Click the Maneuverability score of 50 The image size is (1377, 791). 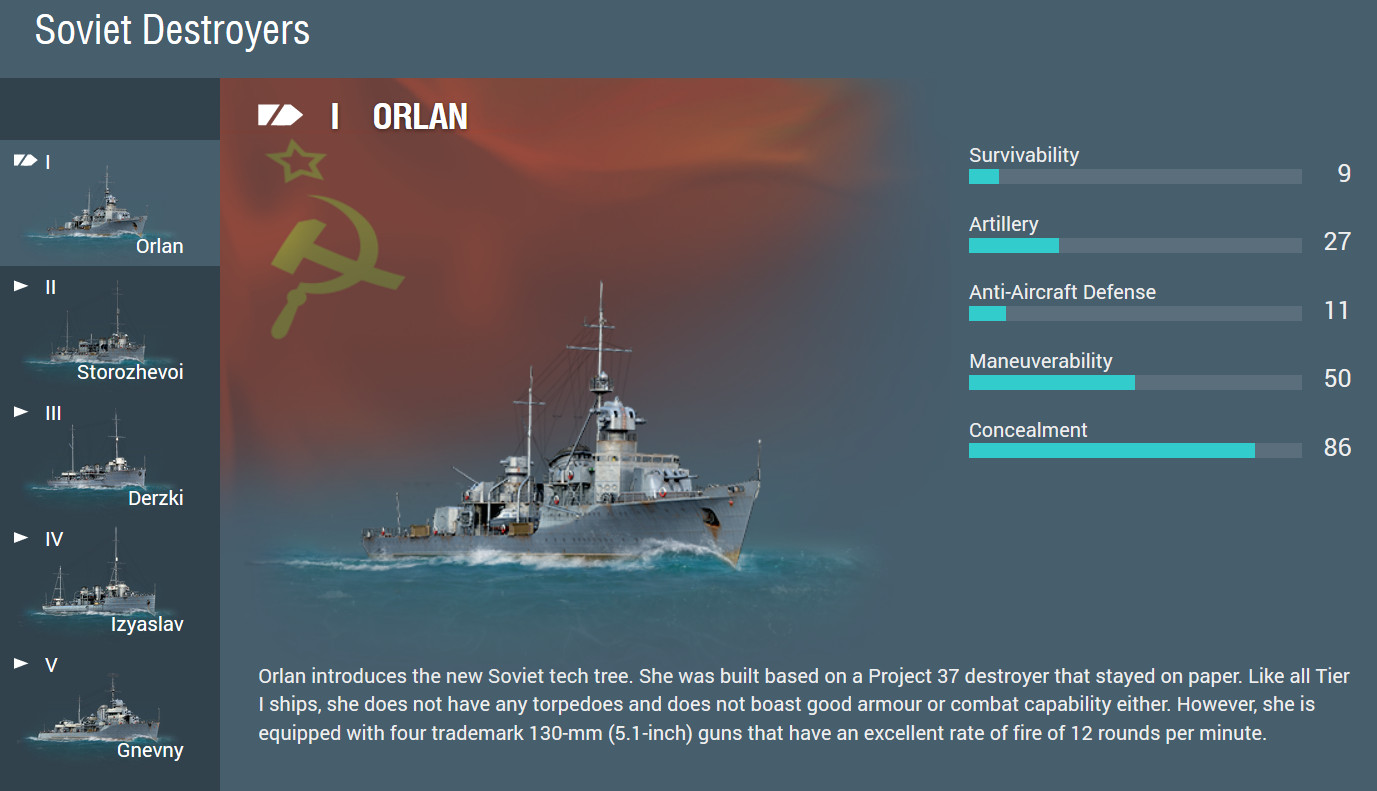tap(1337, 378)
